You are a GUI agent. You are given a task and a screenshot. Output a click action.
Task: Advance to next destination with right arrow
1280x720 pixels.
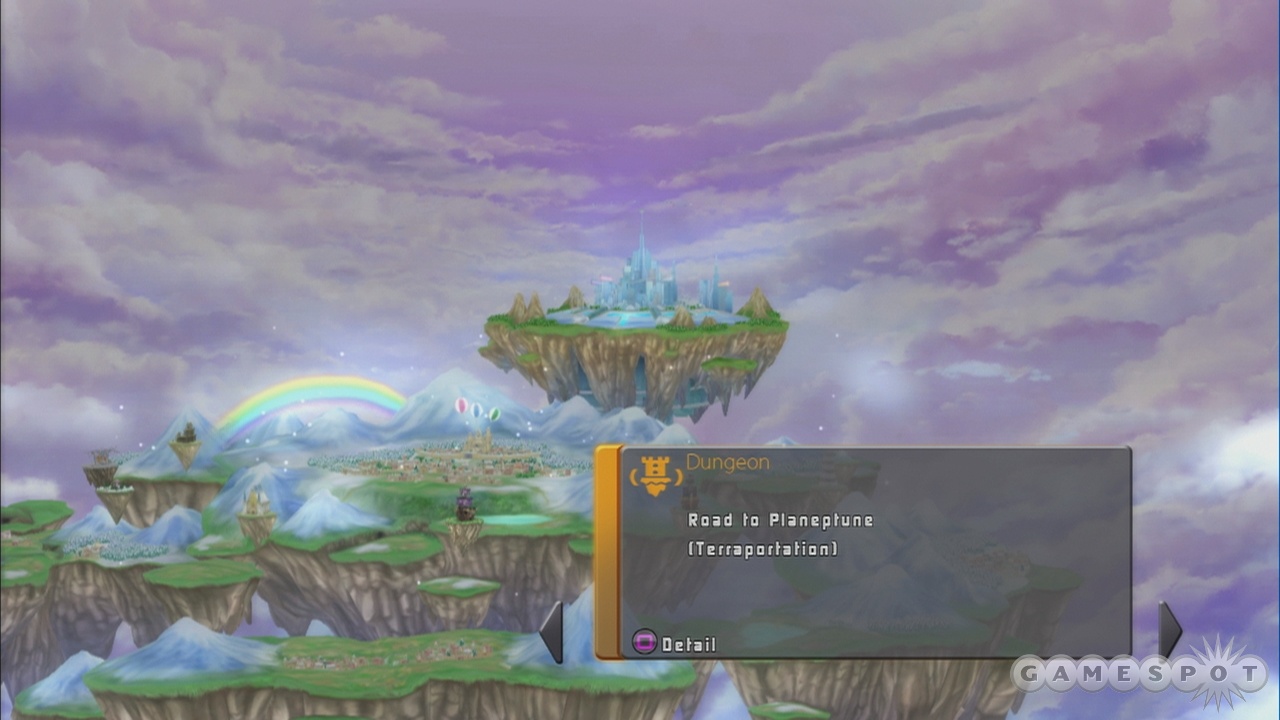pos(1169,630)
